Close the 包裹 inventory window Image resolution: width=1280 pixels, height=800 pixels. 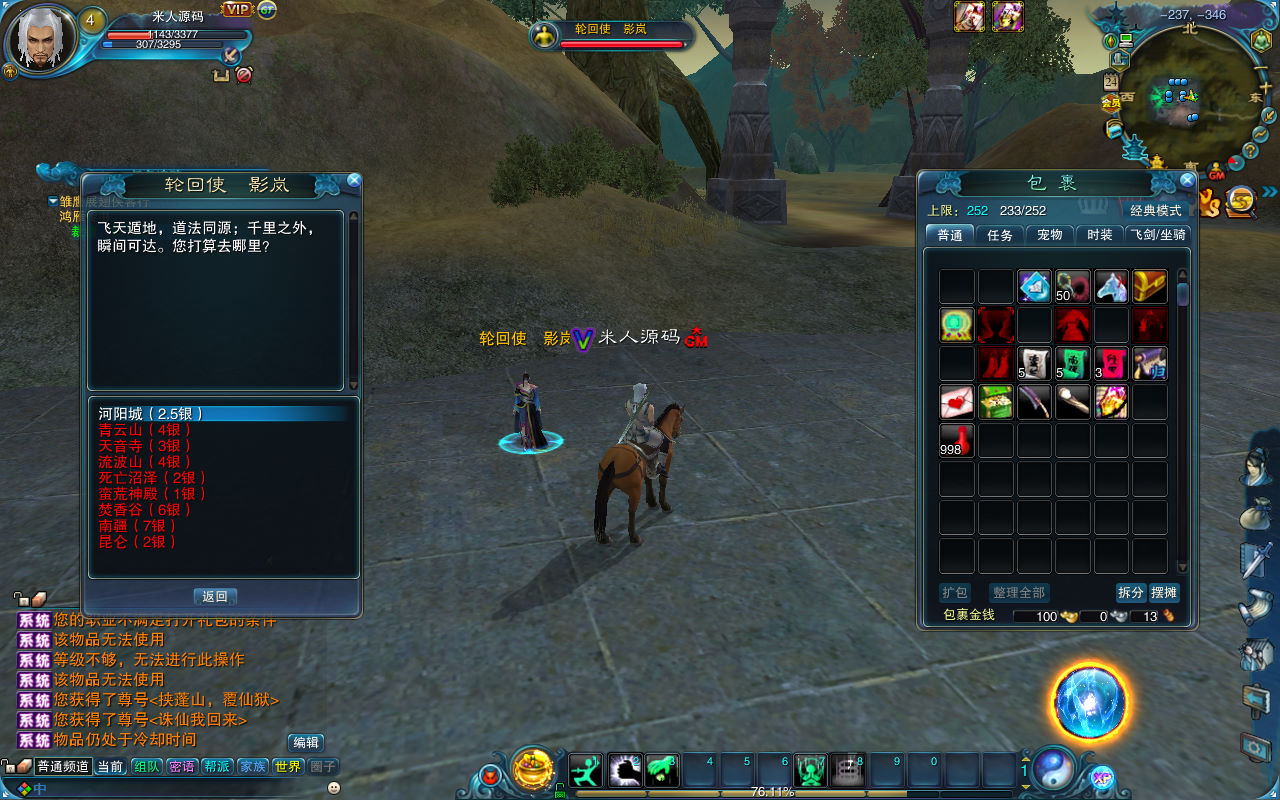(x=1187, y=181)
